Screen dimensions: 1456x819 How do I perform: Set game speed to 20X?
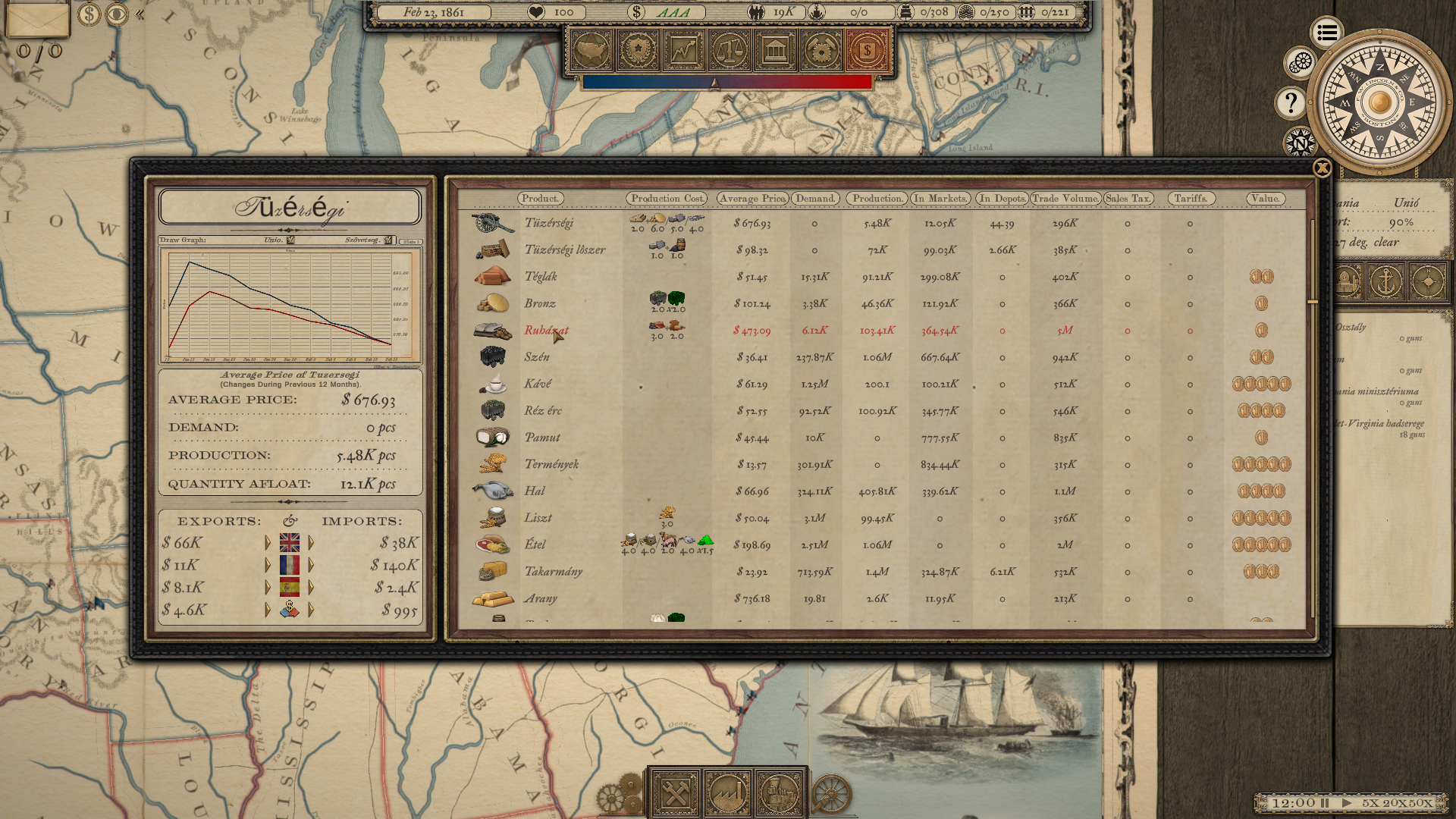click(1394, 802)
